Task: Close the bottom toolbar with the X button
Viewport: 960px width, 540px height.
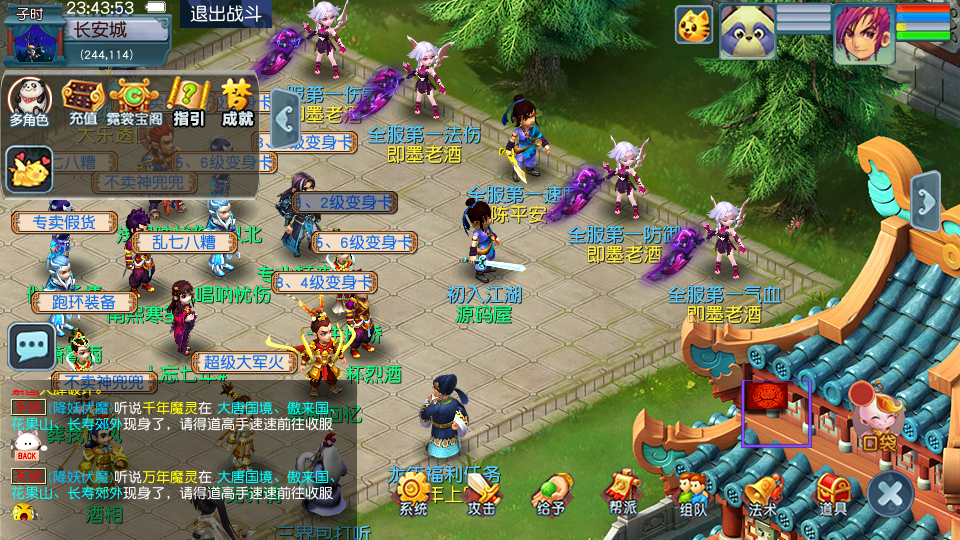Action: [889, 493]
